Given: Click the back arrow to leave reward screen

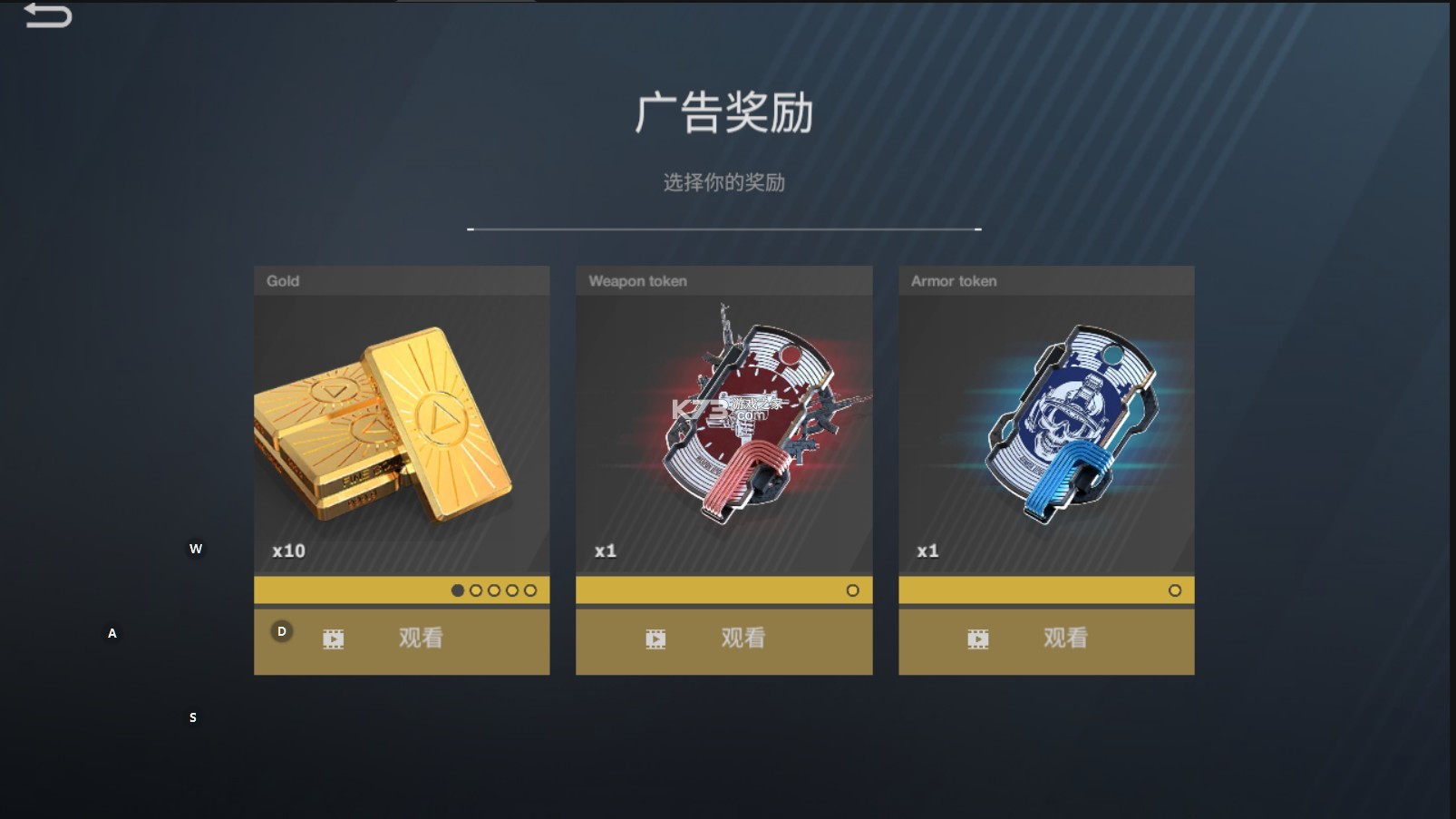Looking at the screenshot, I should click(49, 15).
